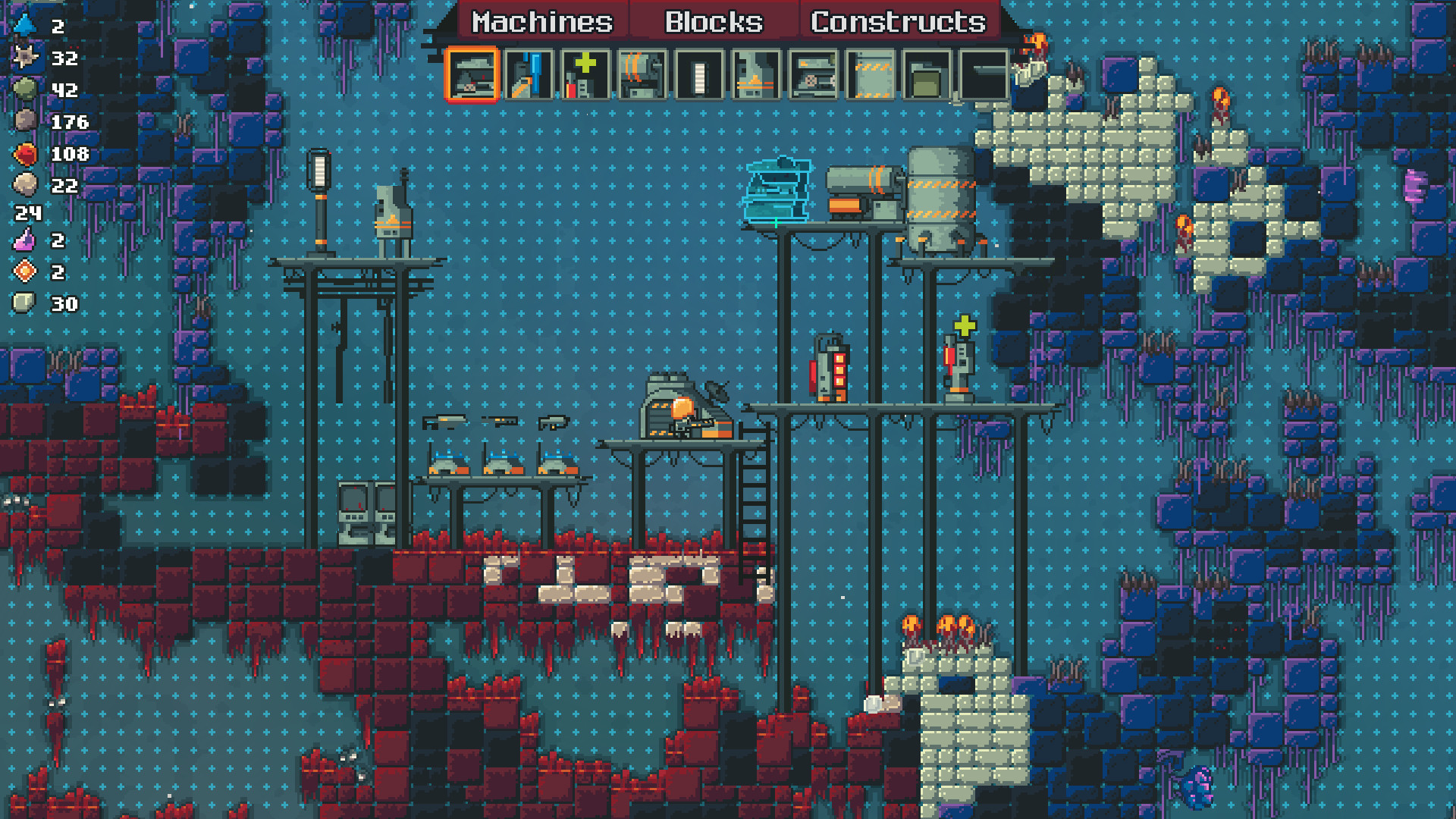Select the Machines tab
The width and height of the screenshot is (1456, 819).
click(540, 21)
